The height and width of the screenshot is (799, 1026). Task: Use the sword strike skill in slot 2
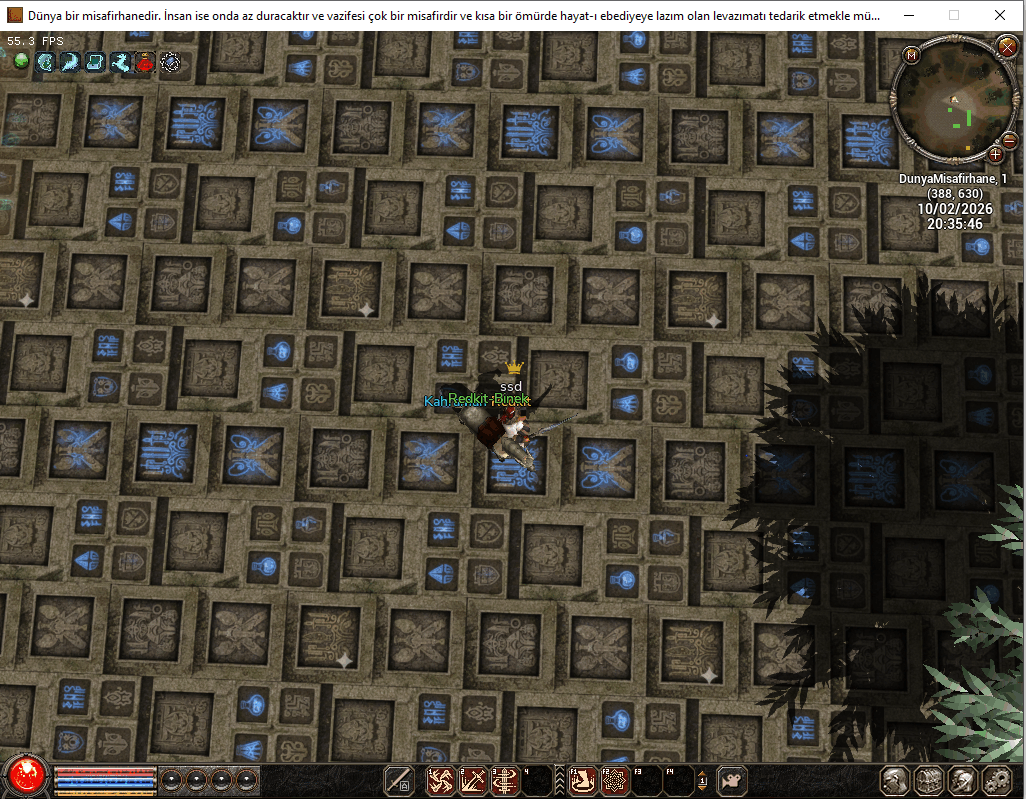(x=472, y=780)
